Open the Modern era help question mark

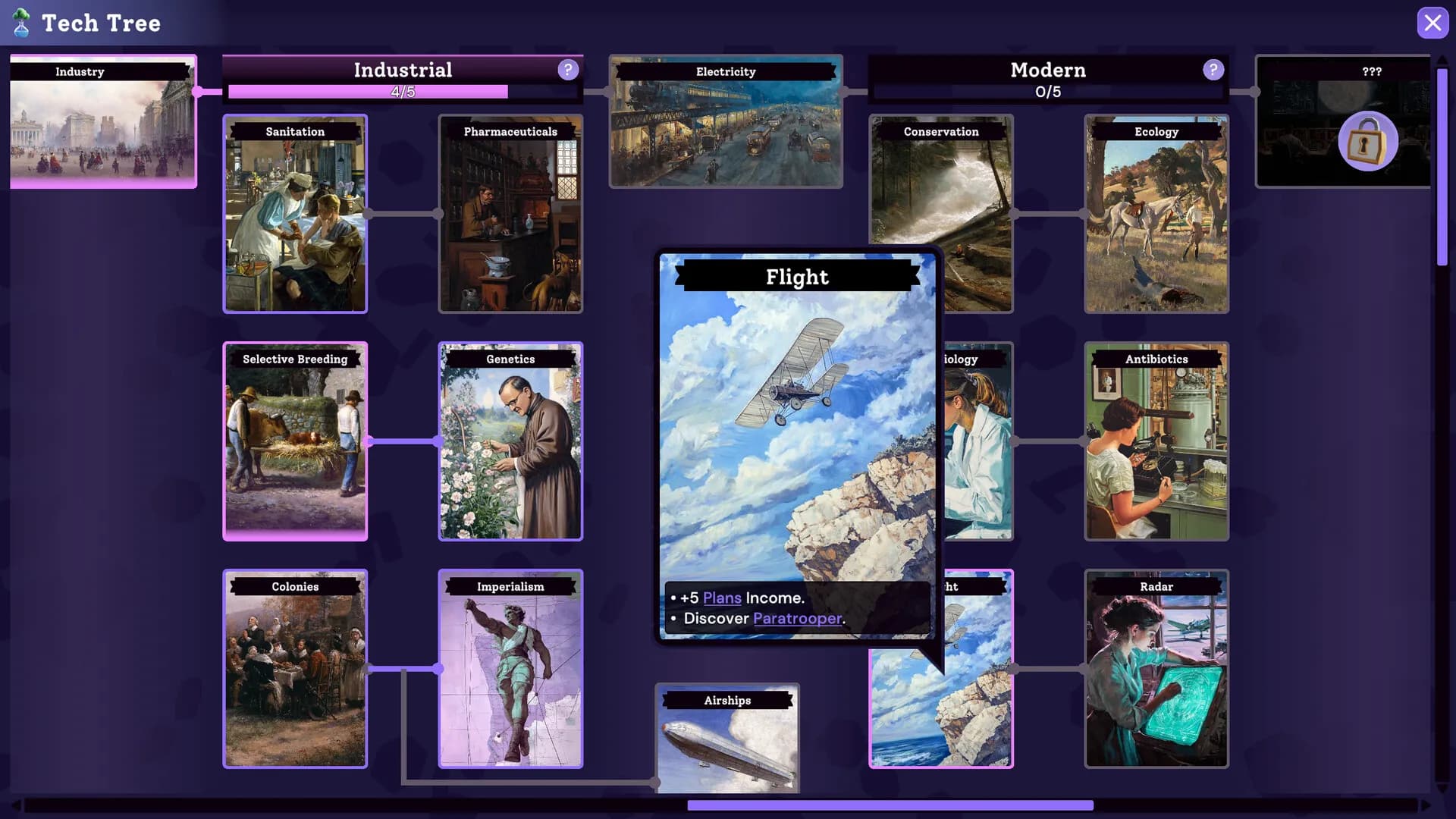[x=1213, y=69]
